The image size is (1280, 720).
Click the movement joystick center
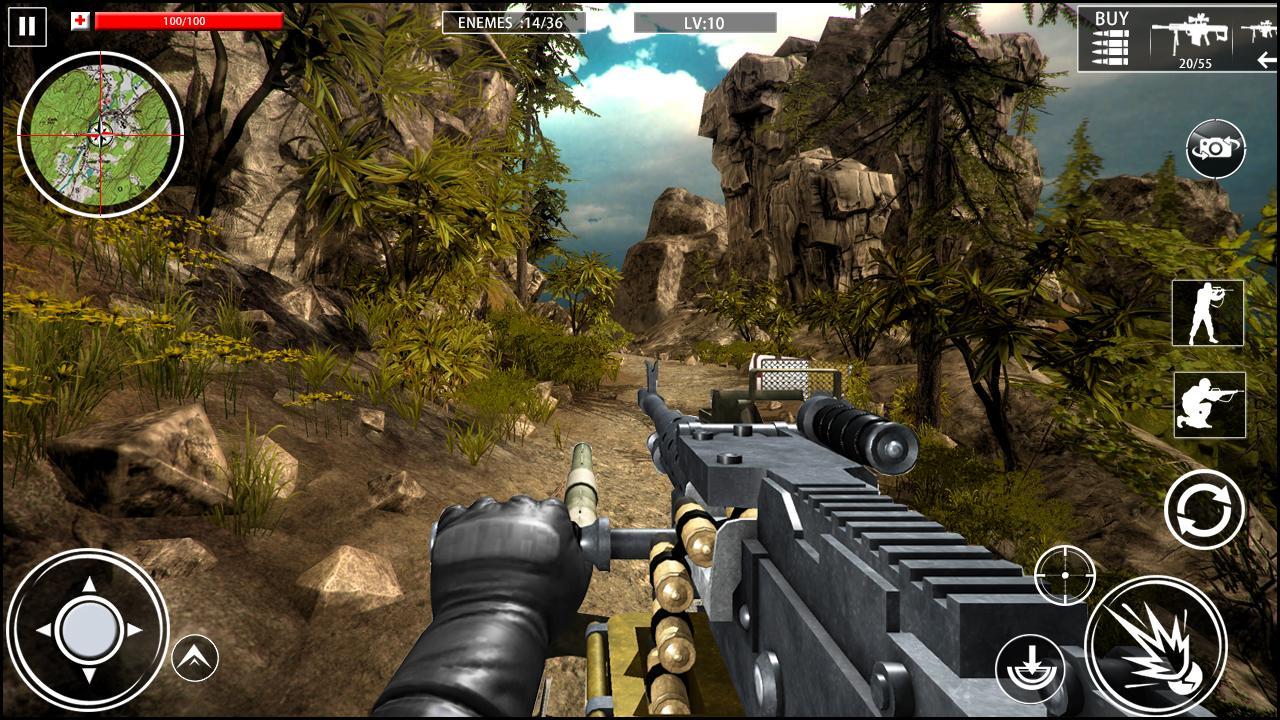89,630
